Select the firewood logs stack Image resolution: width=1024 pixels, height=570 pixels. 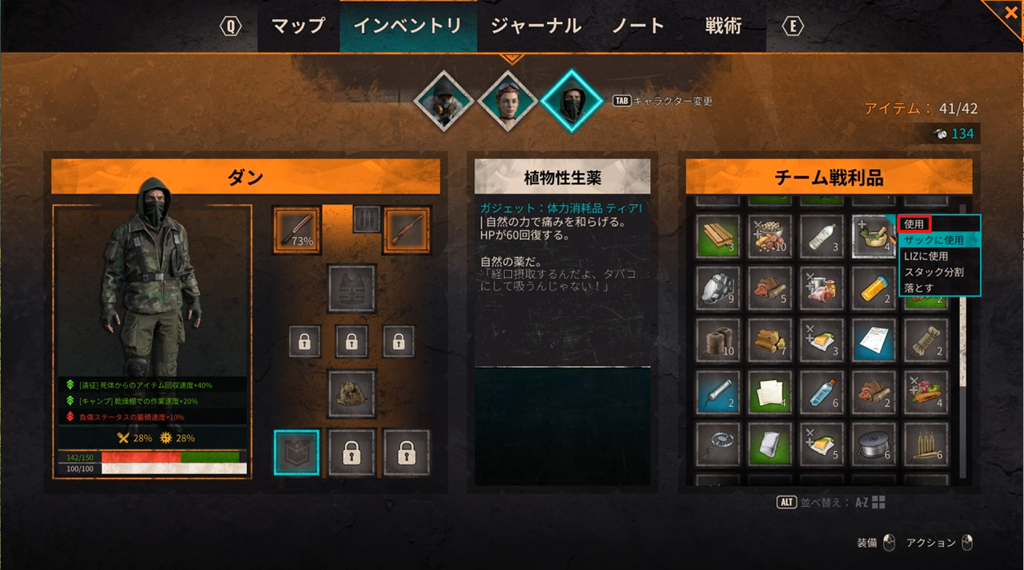pyautogui.click(x=770, y=340)
